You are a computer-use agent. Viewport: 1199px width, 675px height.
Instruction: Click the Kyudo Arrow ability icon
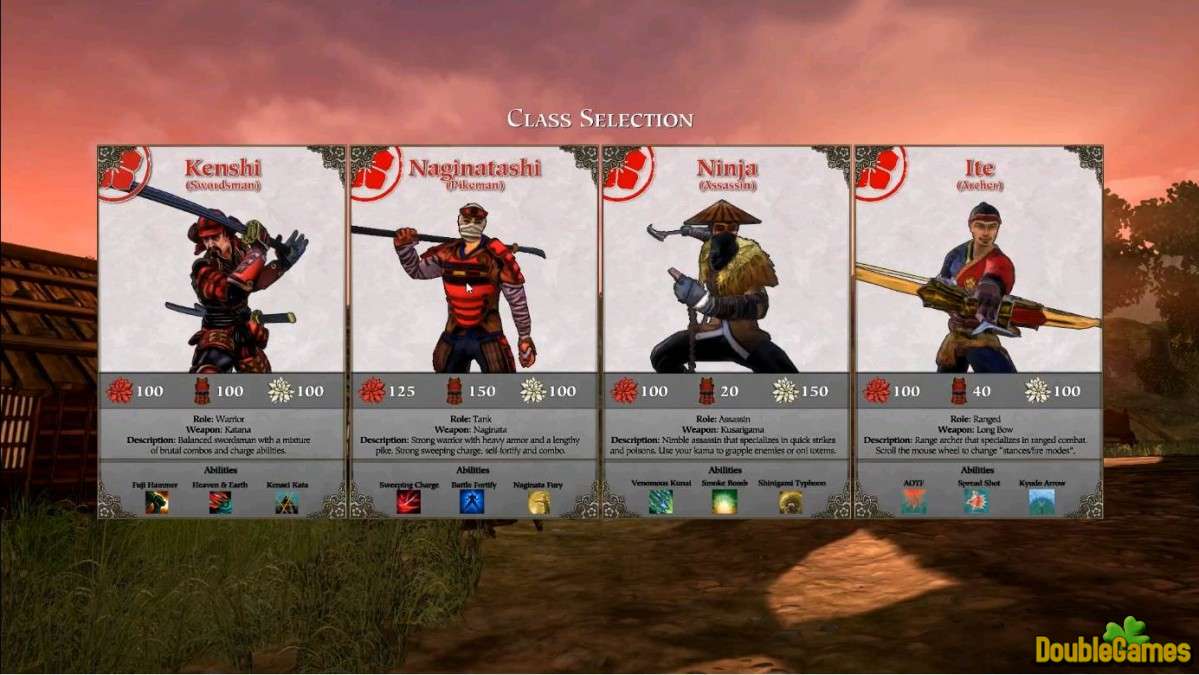[1042, 502]
